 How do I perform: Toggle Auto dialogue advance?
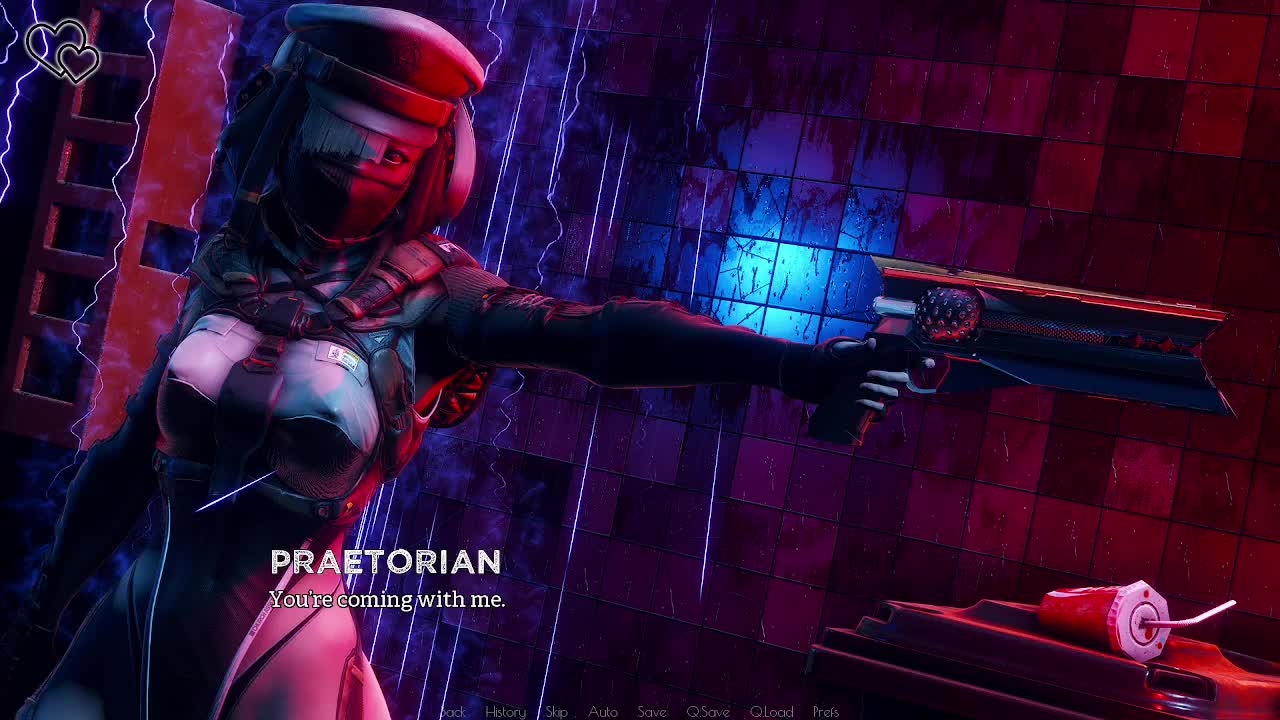pos(603,712)
